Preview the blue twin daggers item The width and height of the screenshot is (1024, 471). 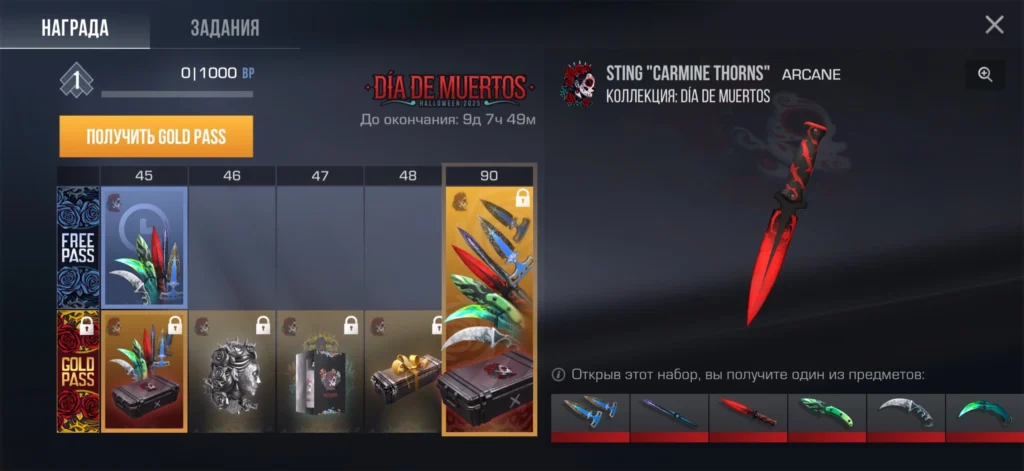coord(590,413)
